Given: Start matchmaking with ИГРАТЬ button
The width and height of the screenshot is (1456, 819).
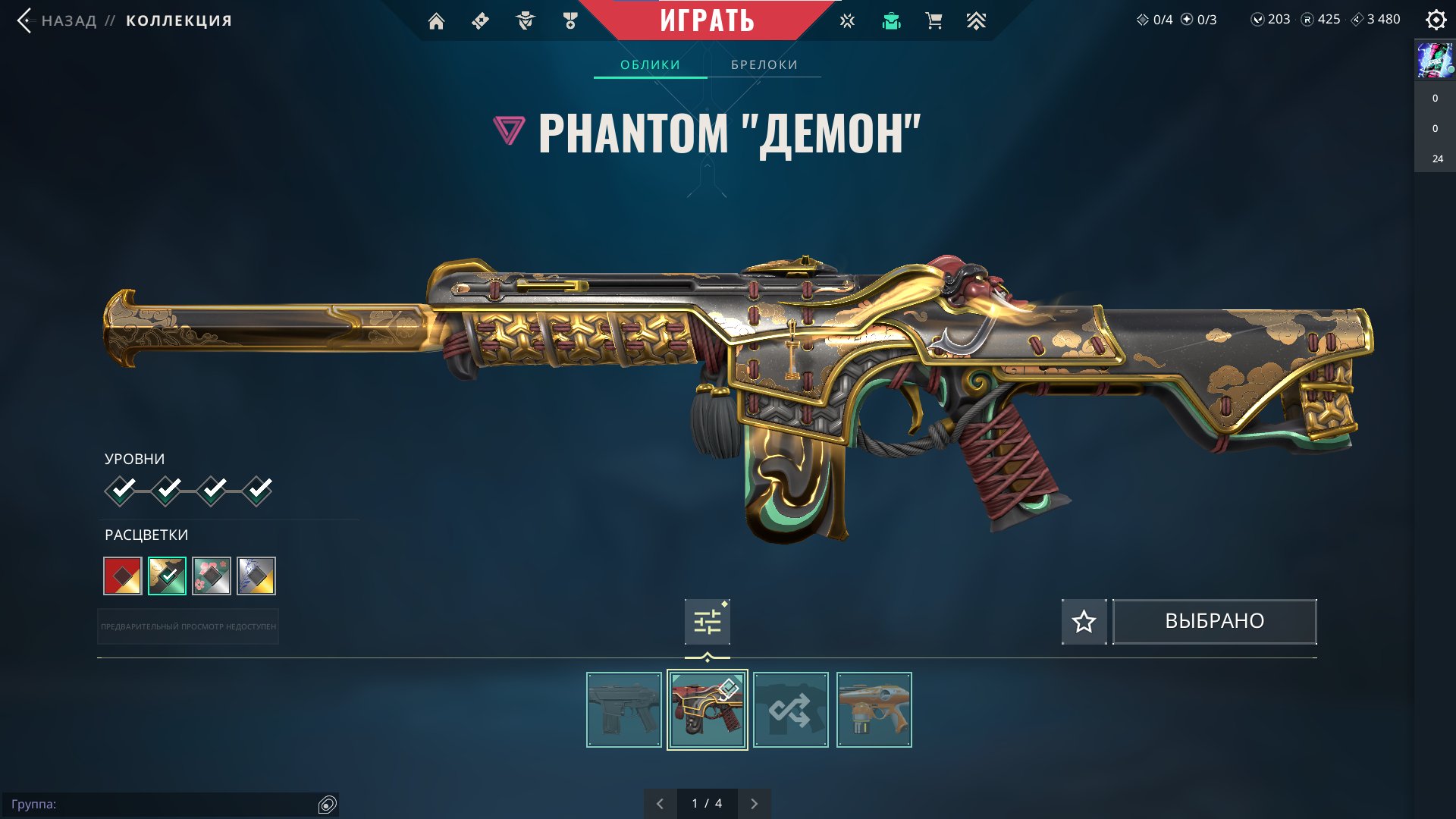Looking at the screenshot, I should [x=707, y=20].
